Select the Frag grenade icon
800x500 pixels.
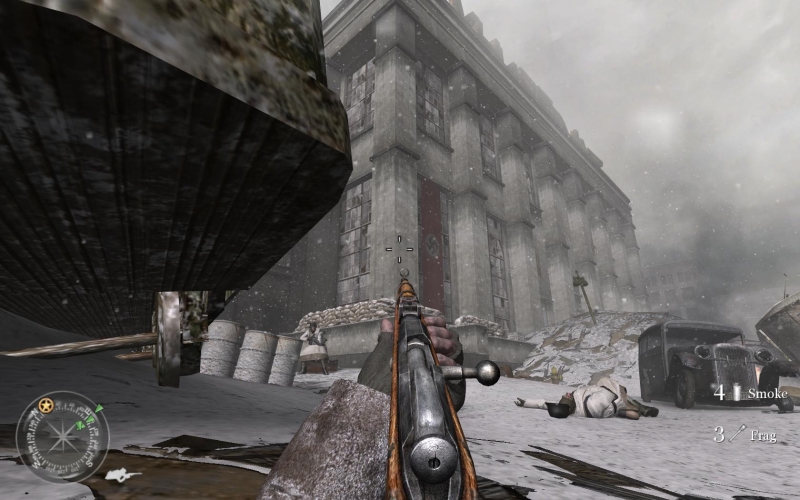click(737, 434)
